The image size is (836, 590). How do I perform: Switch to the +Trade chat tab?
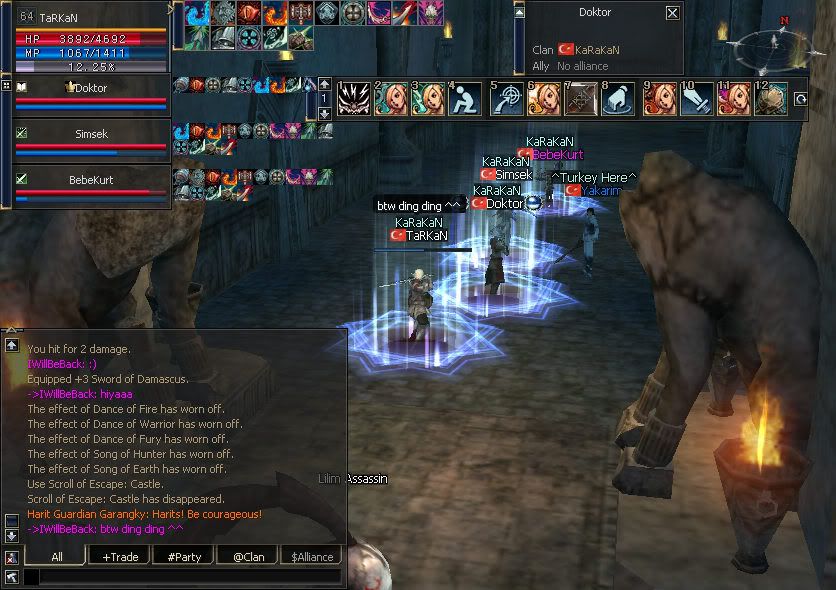tap(119, 556)
